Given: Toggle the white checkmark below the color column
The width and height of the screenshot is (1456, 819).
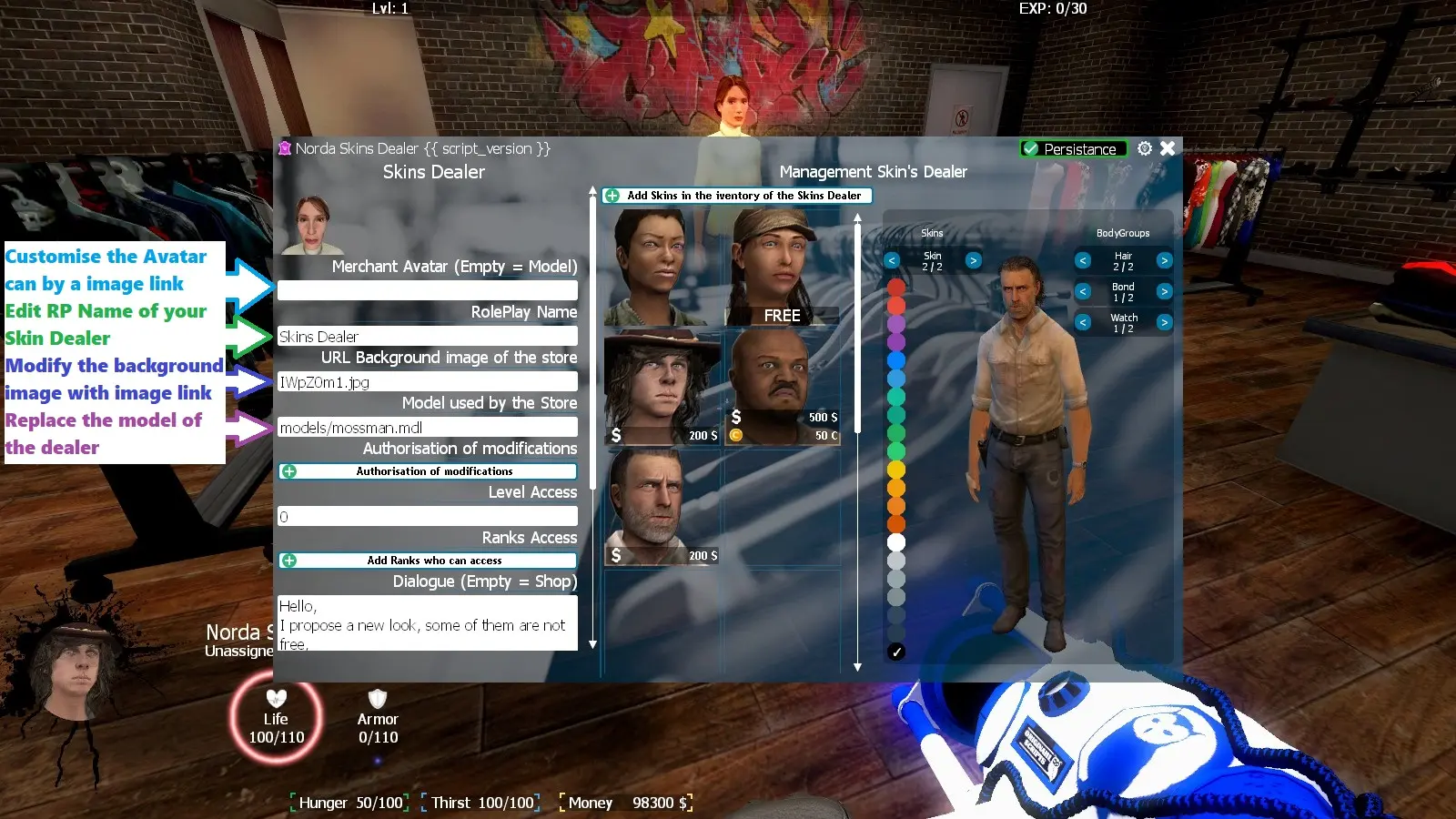Looking at the screenshot, I should [897, 651].
